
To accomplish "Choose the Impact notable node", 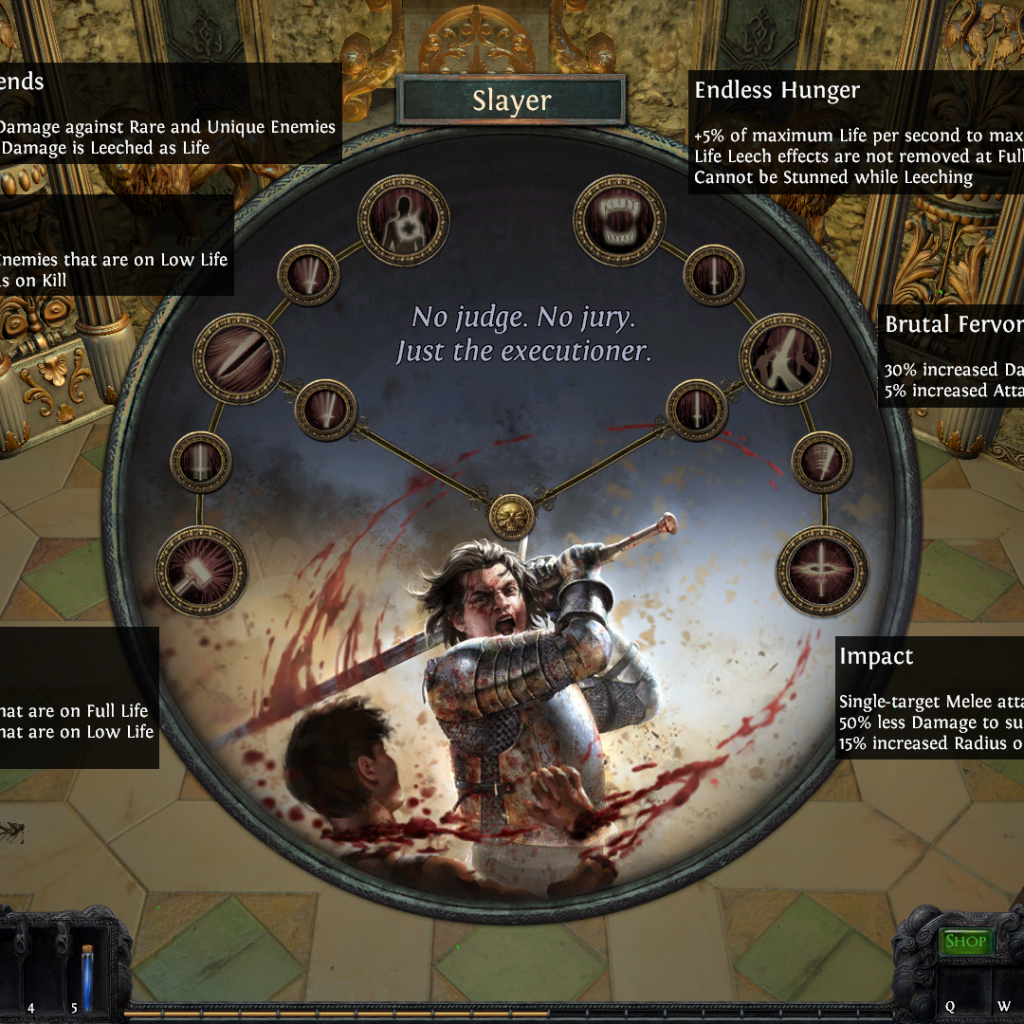I will [823, 571].
